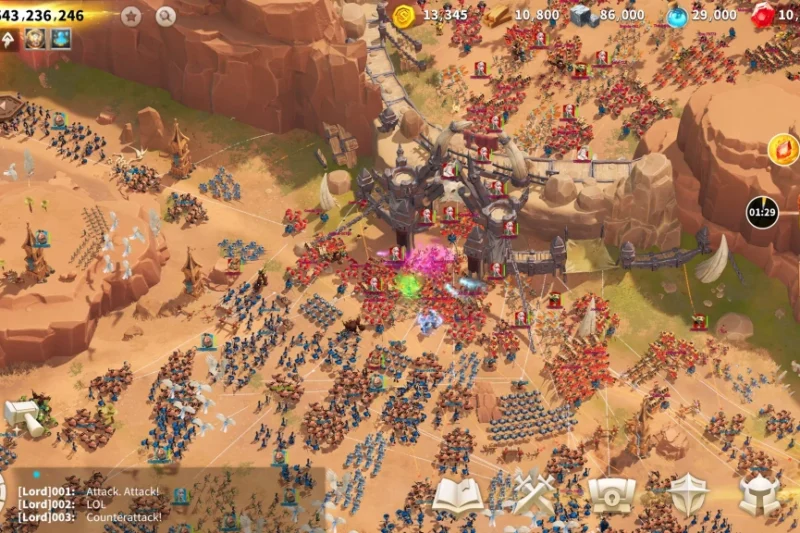Screen dimensions: 800x533
Task: Select the blue figure buff icon
Action: coord(61,39)
